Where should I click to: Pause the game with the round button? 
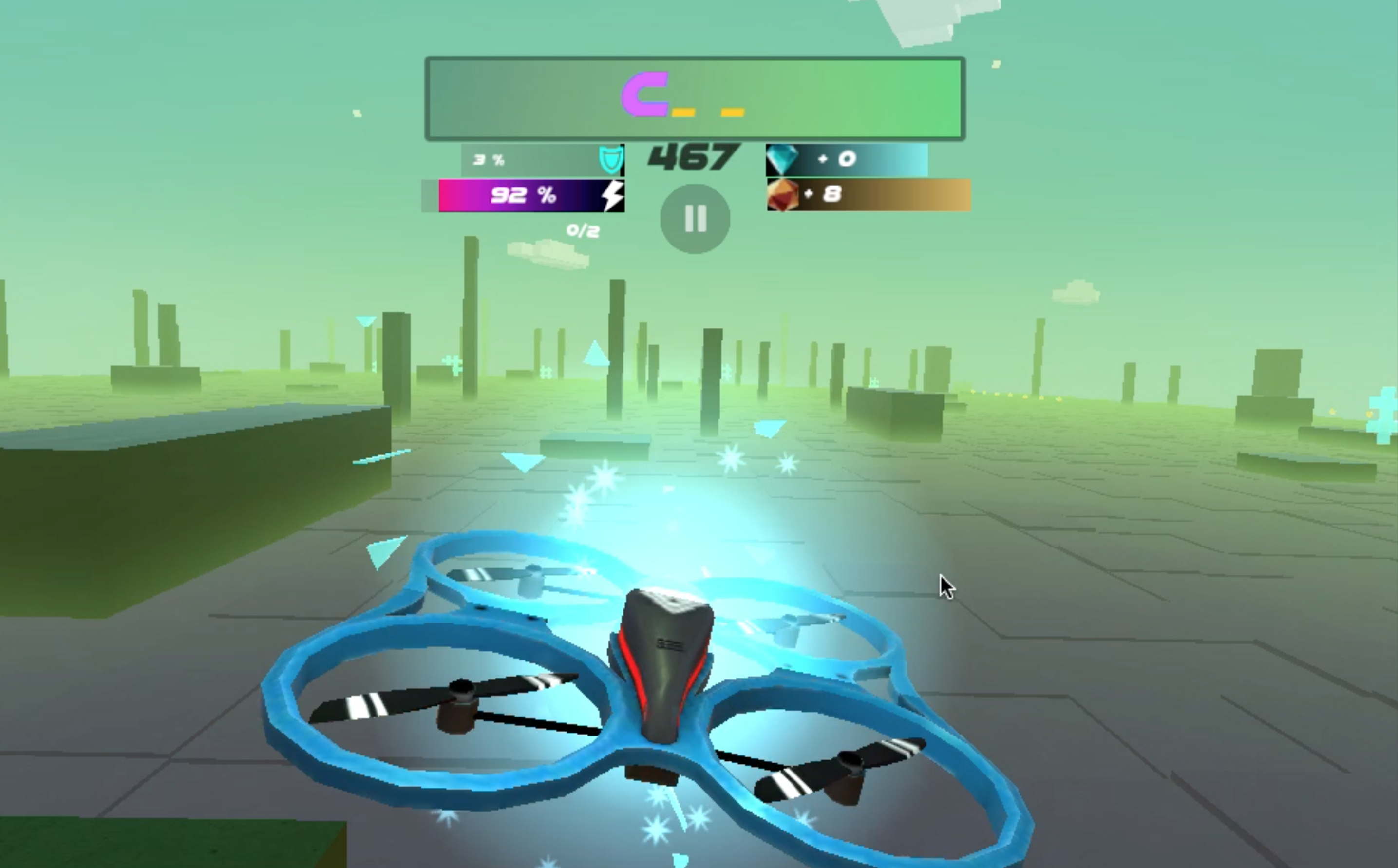(x=695, y=219)
